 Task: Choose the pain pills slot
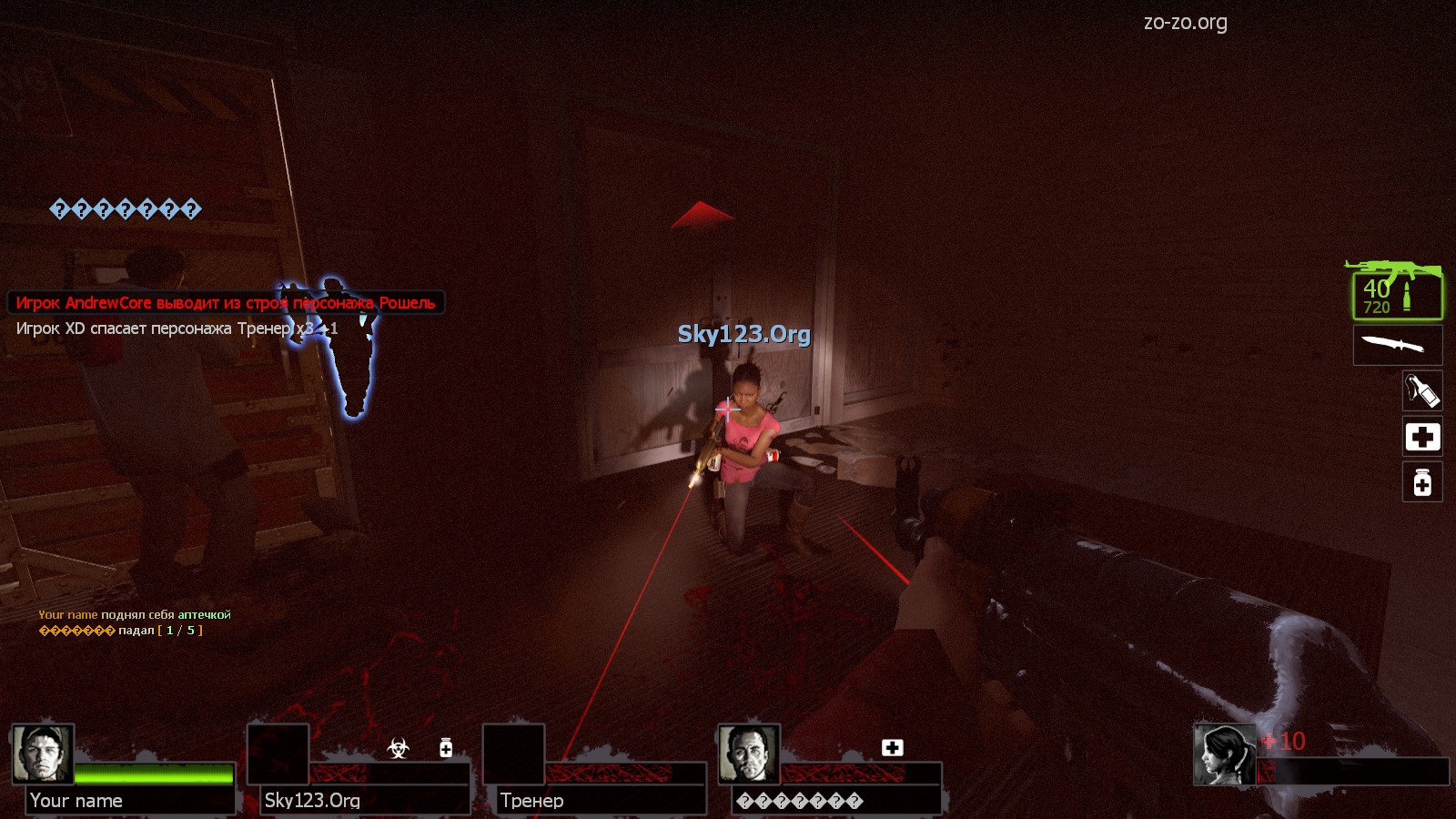pos(1422,482)
